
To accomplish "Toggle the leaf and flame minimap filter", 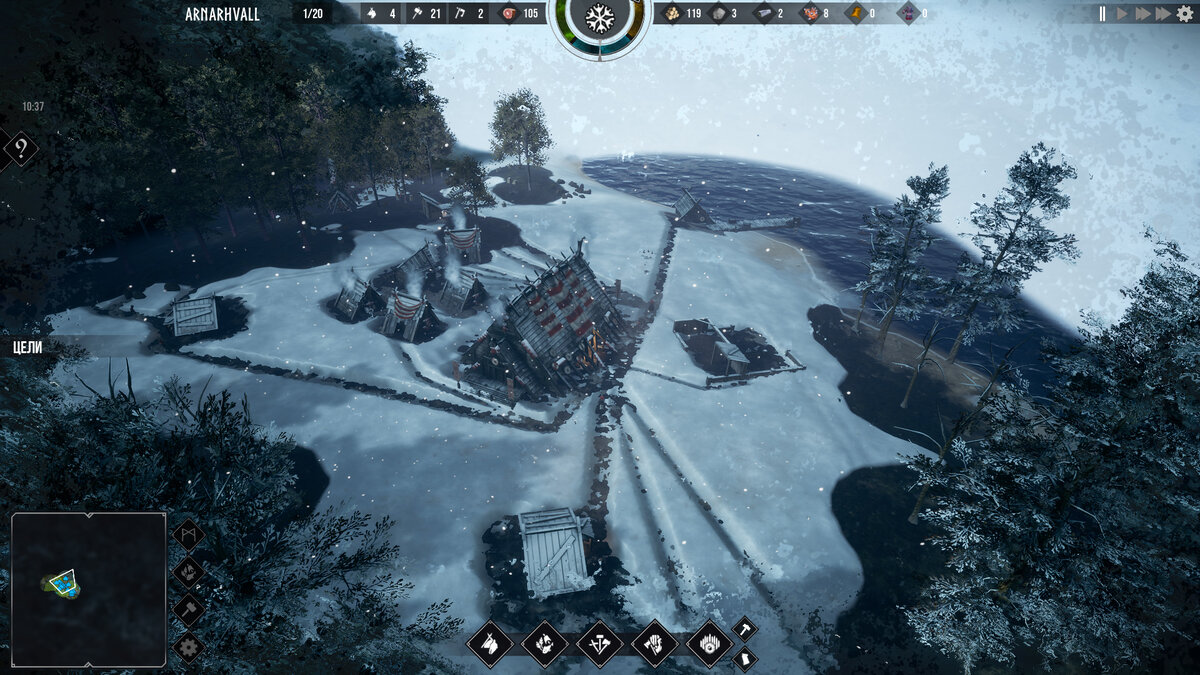I will [x=188, y=572].
